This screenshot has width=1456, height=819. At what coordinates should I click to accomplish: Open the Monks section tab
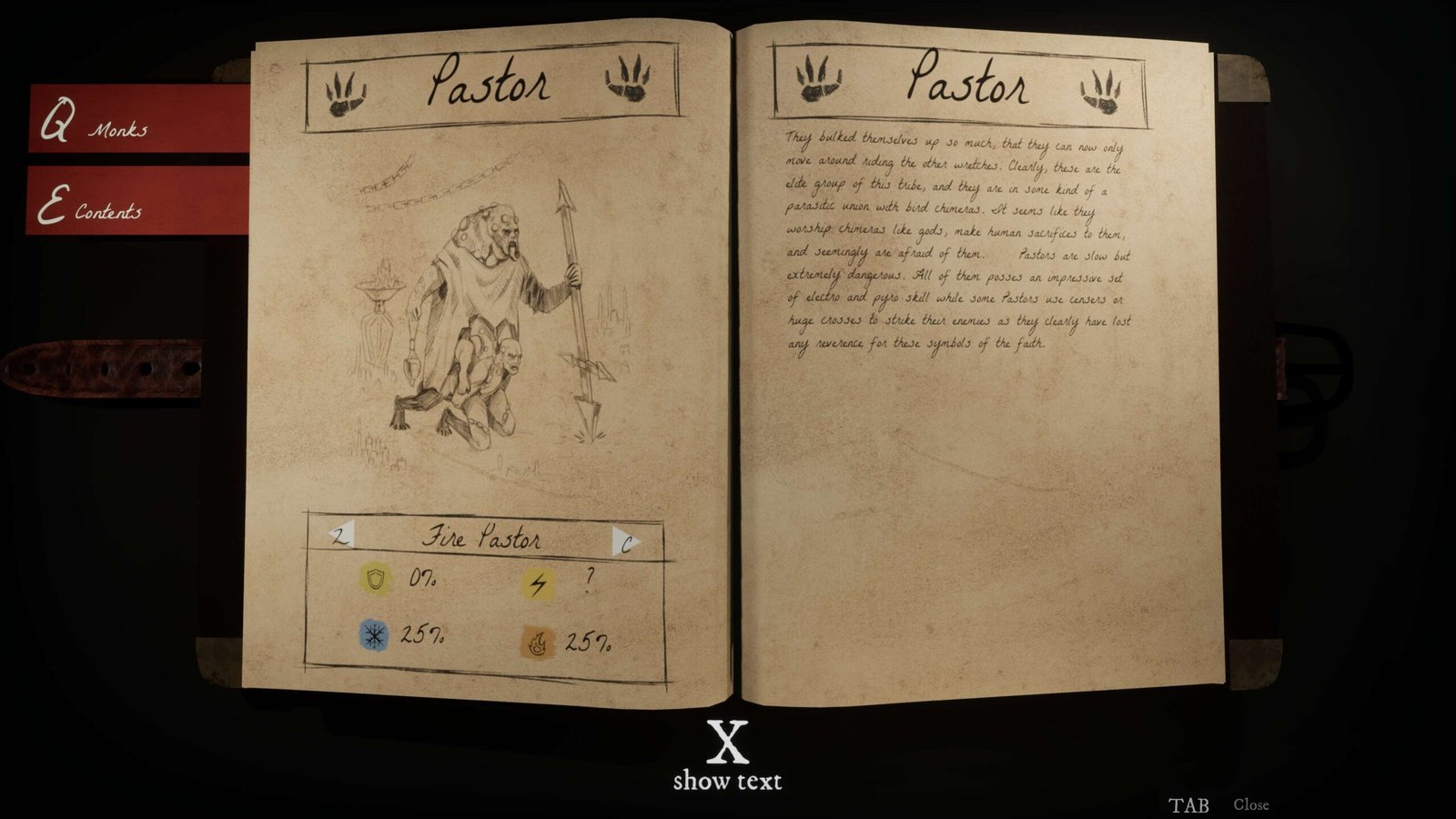point(136,120)
